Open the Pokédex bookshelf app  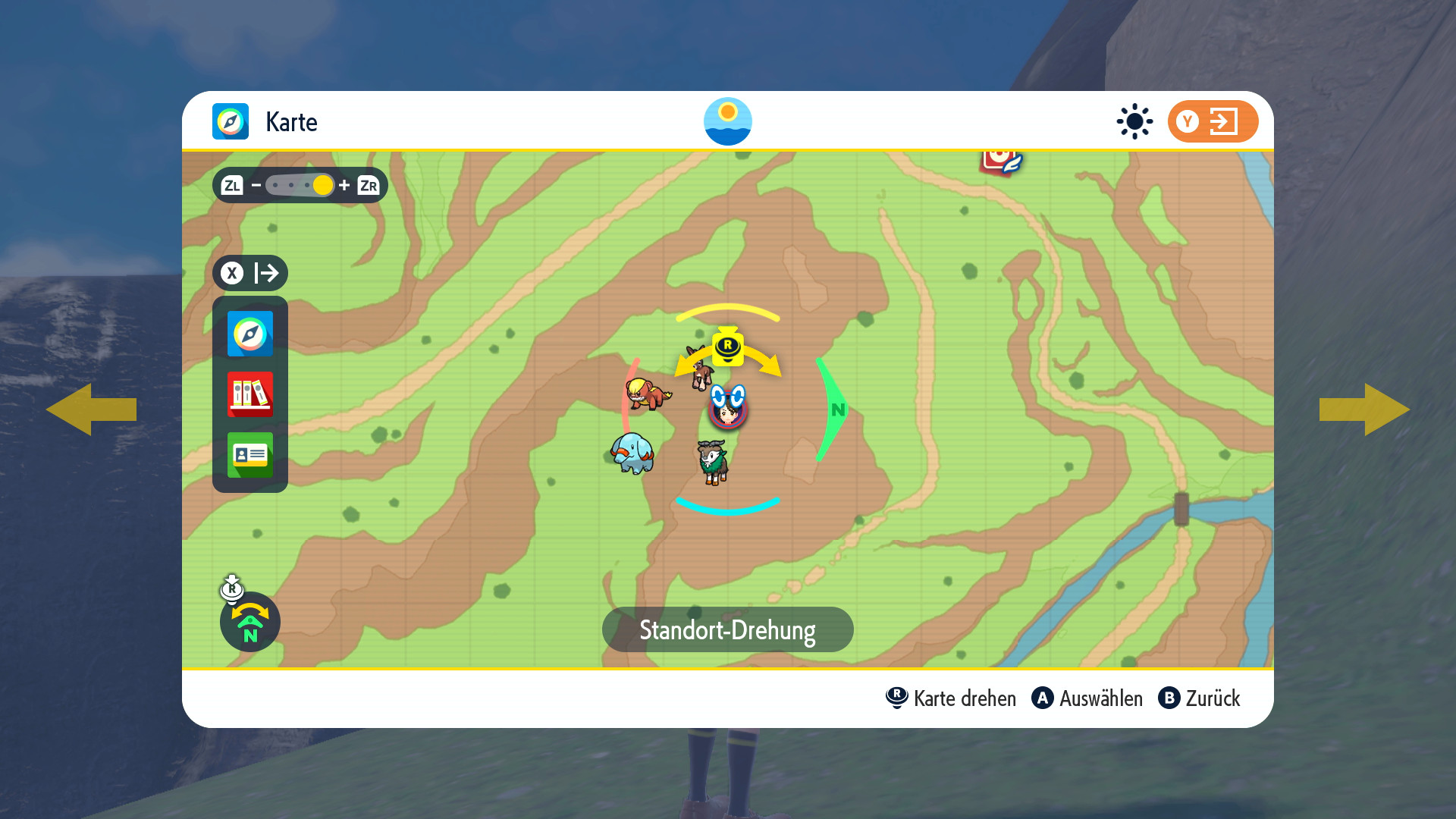tap(250, 394)
